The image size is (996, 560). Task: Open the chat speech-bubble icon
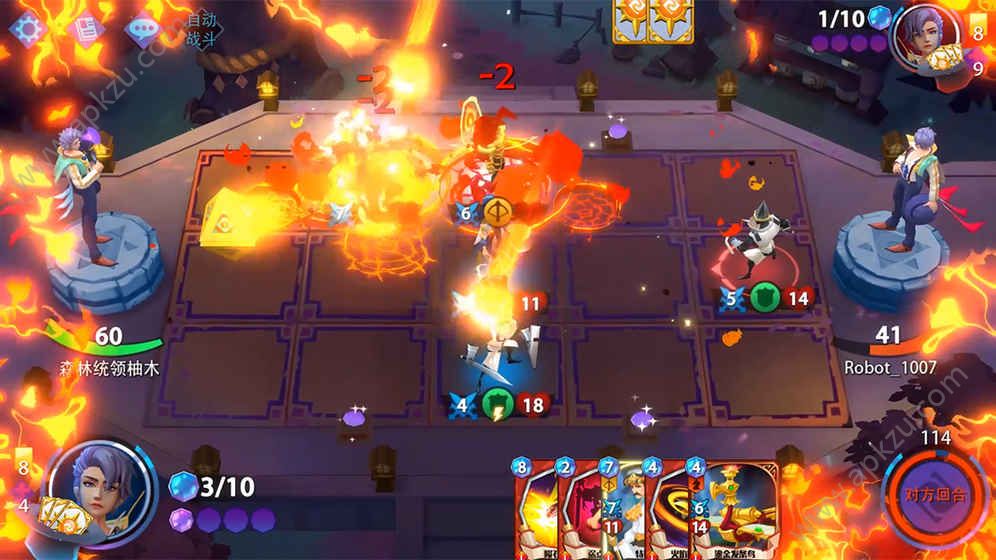[141, 27]
